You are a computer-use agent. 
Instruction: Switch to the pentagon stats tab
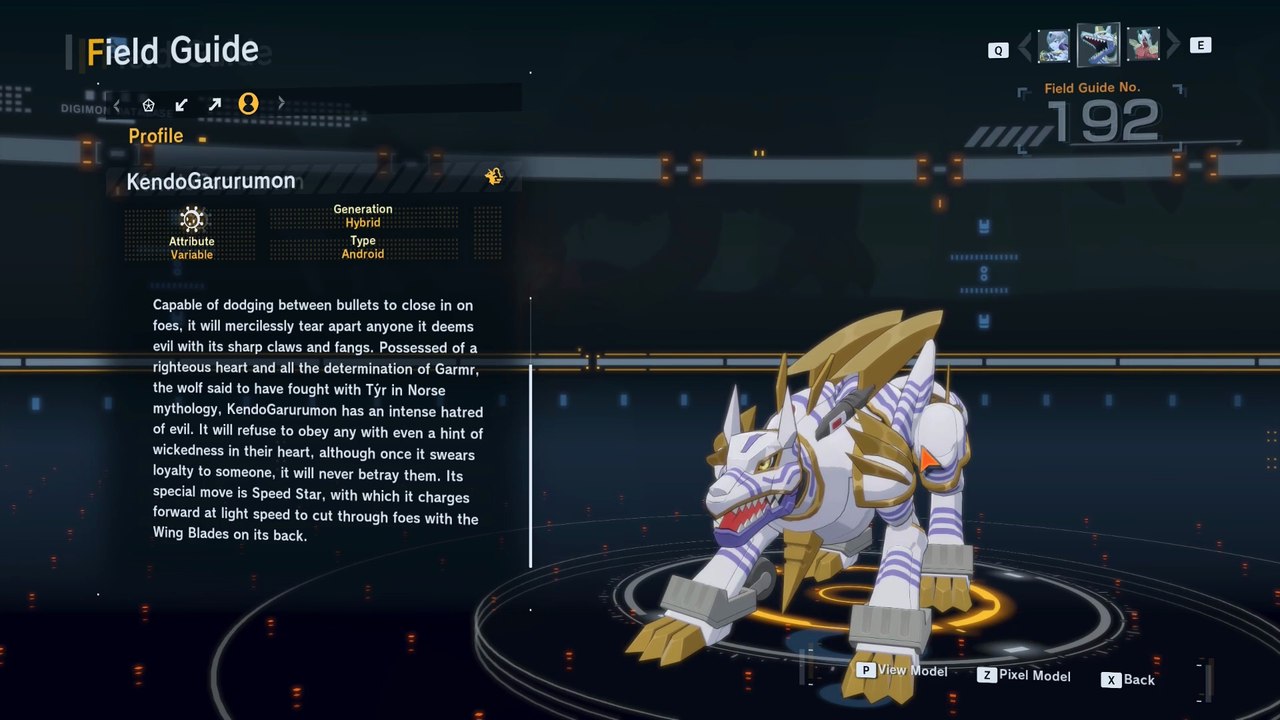148,104
